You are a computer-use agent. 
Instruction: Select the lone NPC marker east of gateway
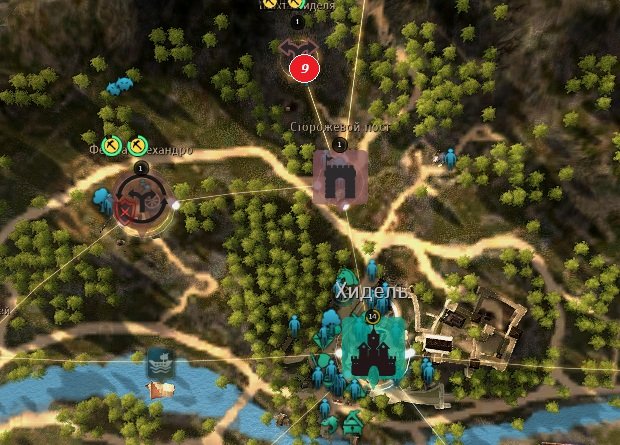click(x=450, y=157)
